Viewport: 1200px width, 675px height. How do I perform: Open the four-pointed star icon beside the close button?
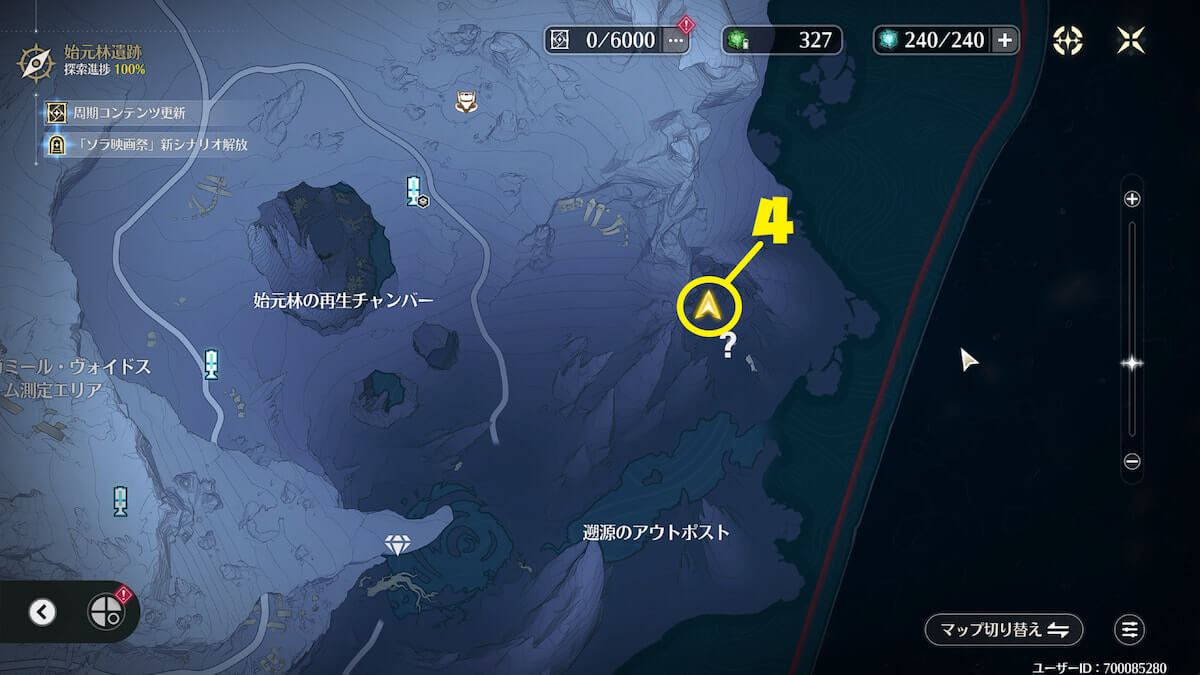tap(1068, 40)
